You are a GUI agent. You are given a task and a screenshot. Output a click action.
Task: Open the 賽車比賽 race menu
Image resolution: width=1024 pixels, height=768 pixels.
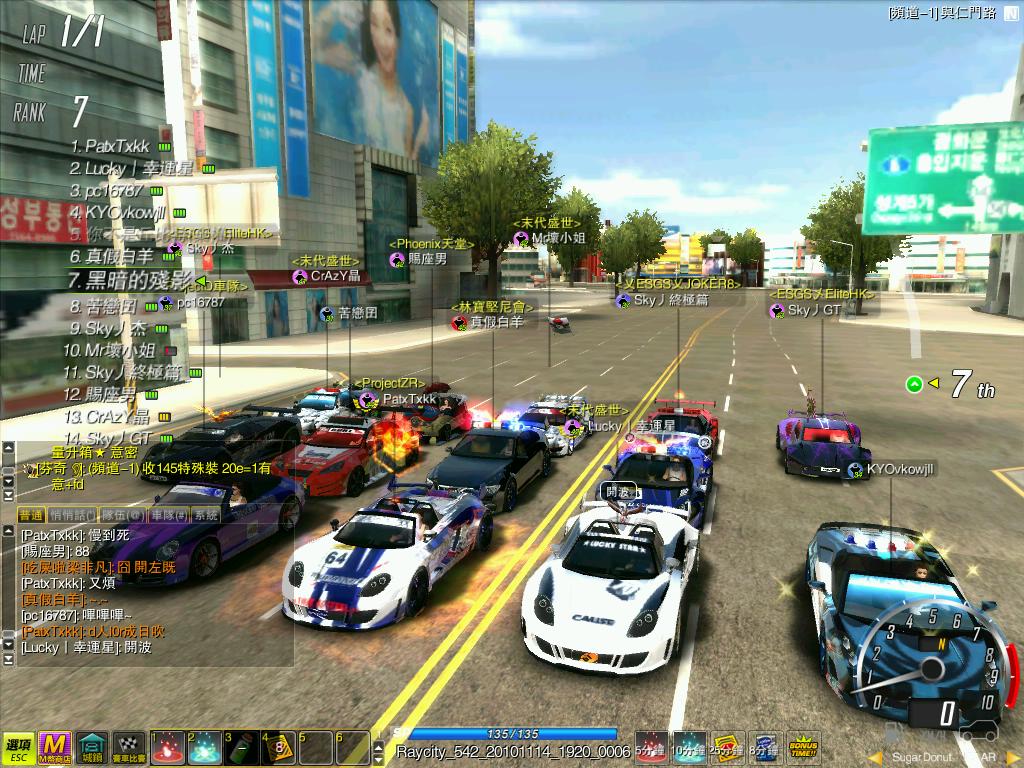(x=129, y=746)
